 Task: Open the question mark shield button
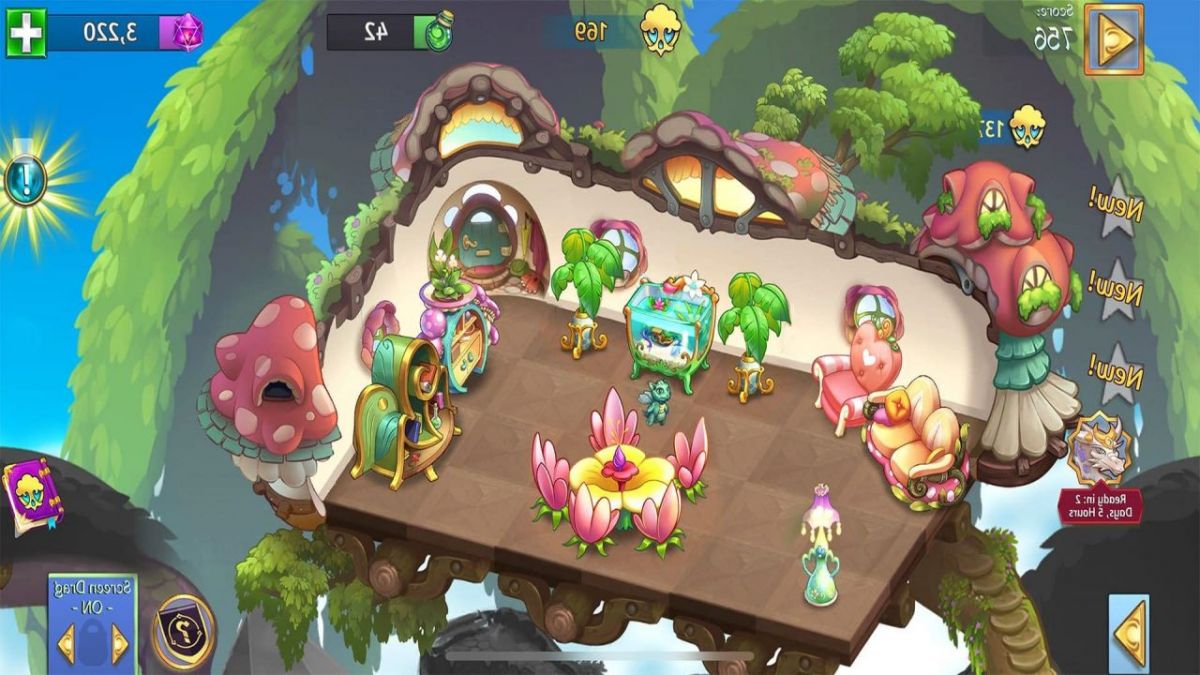tap(184, 632)
